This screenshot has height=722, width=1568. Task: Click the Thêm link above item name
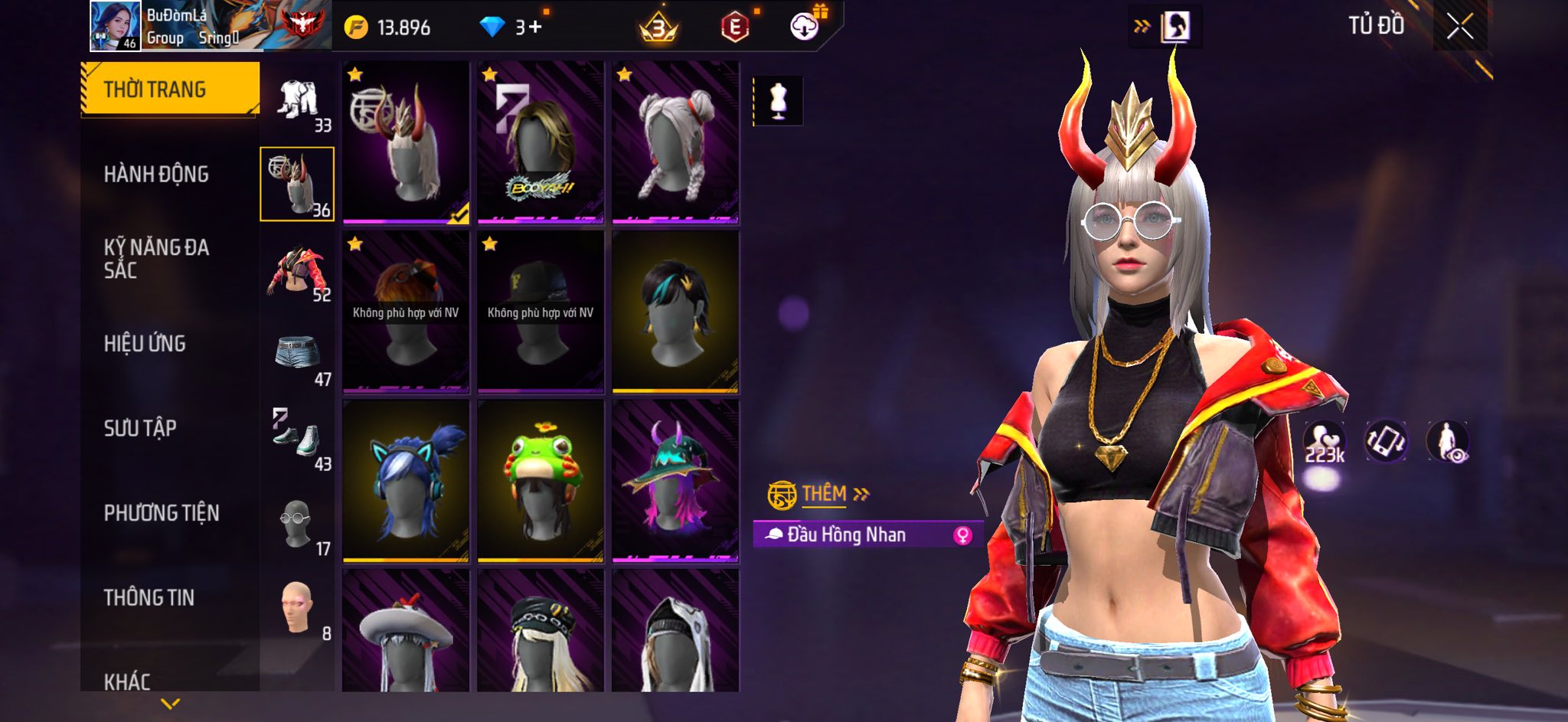pyautogui.click(x=825, y=494)
